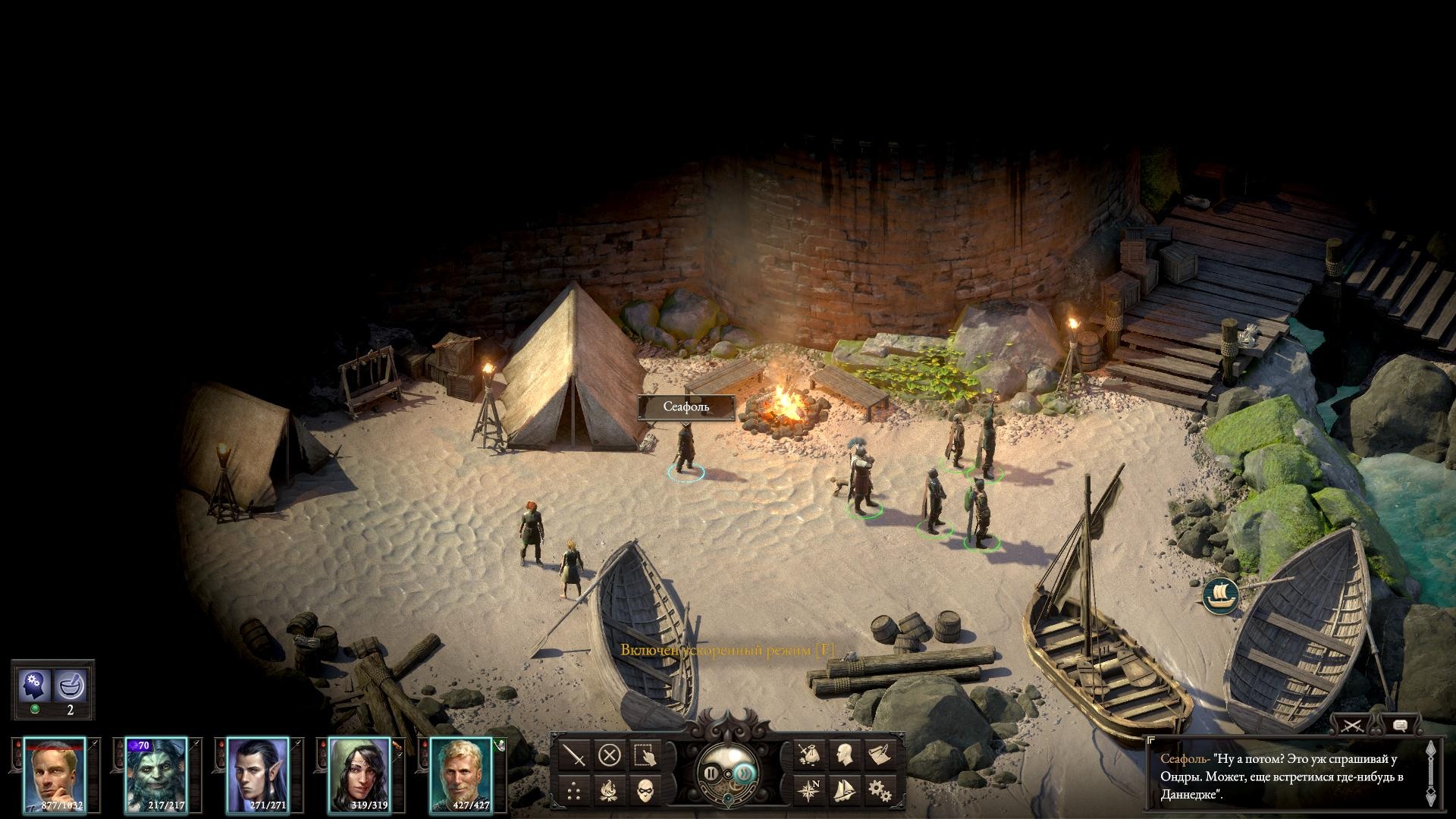Open the inventory loot bag icon
1456x819 pixels.
pos(811,754)
